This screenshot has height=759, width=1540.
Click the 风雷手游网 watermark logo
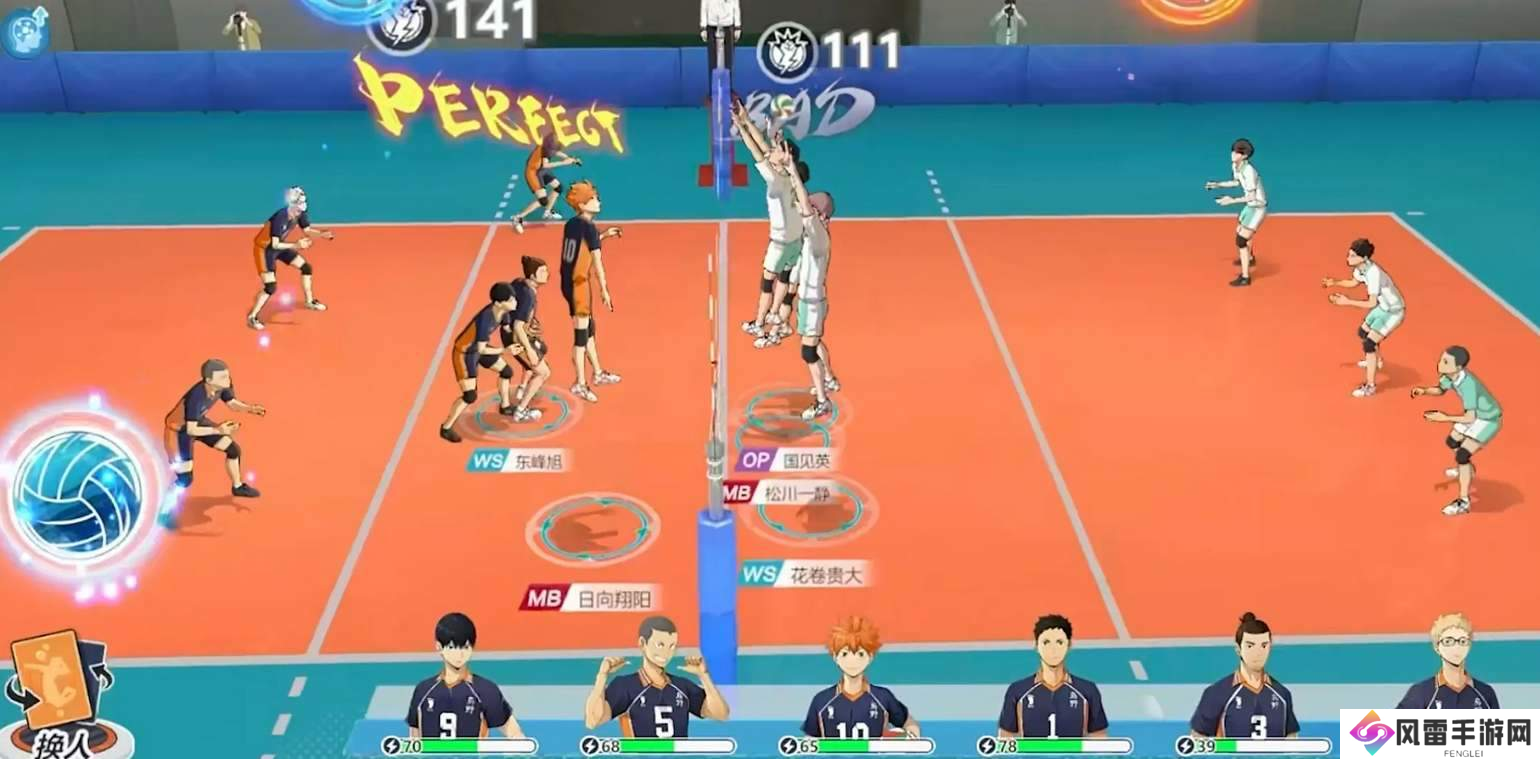pos(1440,734)
